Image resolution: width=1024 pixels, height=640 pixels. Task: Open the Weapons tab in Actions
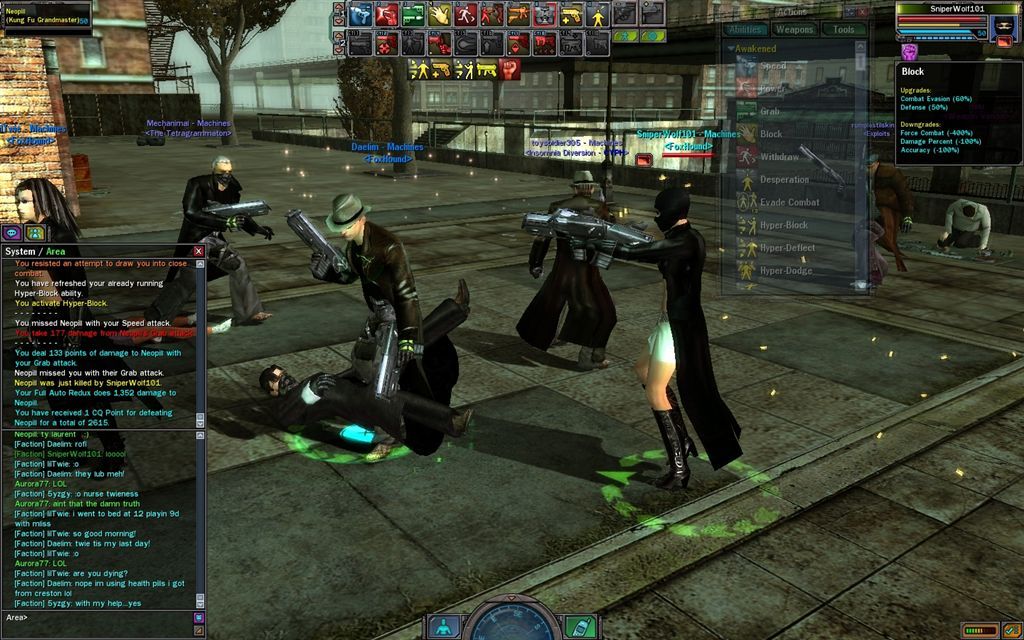(x=795, y=30)
